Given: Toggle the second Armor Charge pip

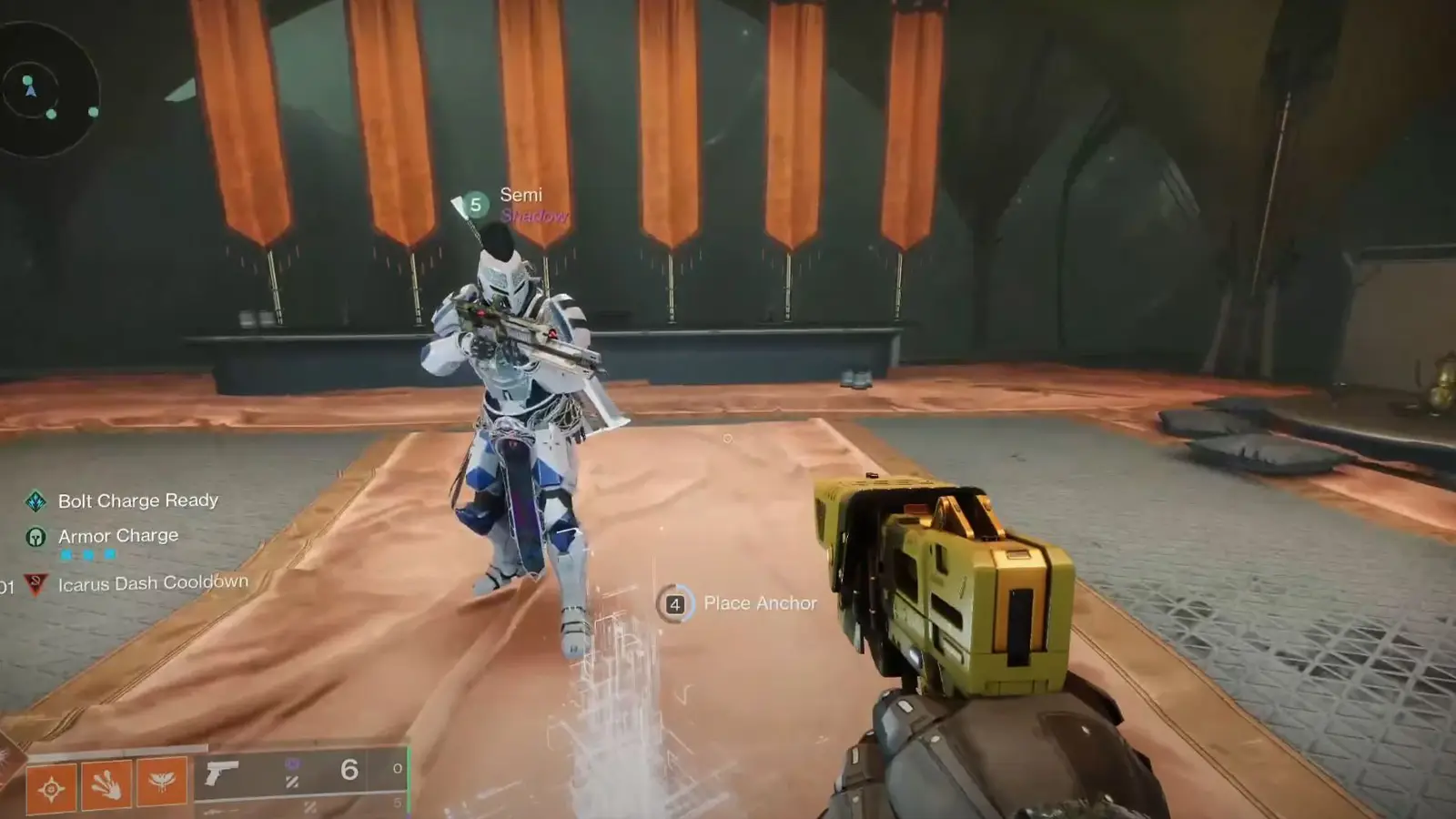Looking at the screenshot, I should [87, 554].
